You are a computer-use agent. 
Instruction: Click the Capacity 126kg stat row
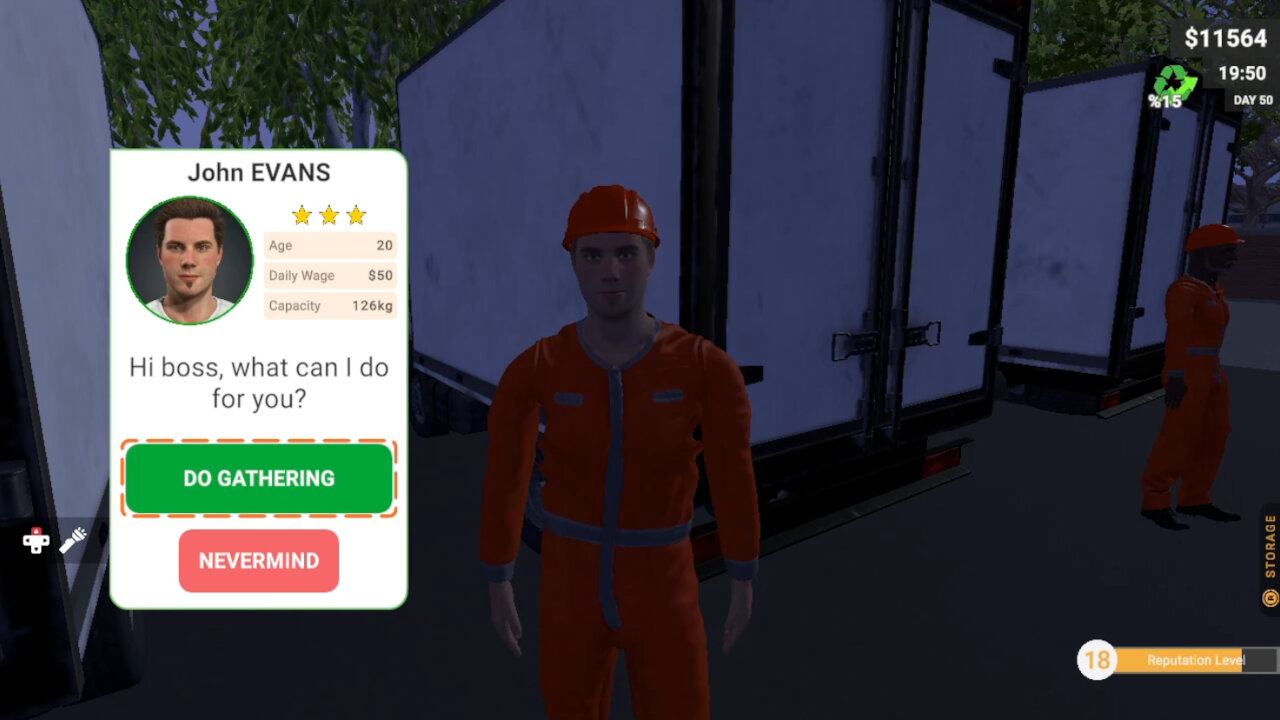pos(330,306)
